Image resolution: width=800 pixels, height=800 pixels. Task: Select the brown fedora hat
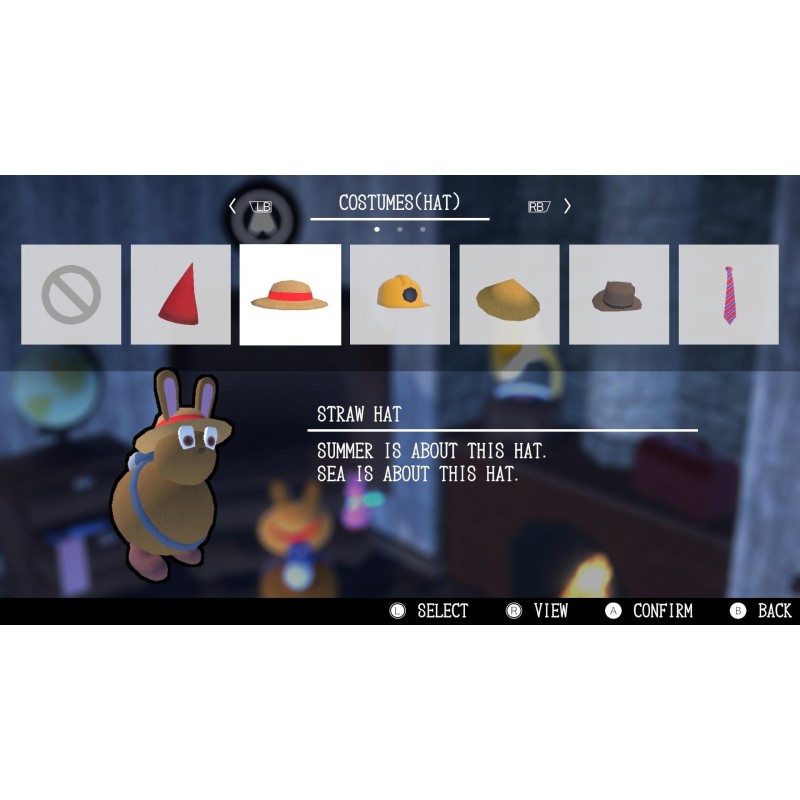[619, 295]
